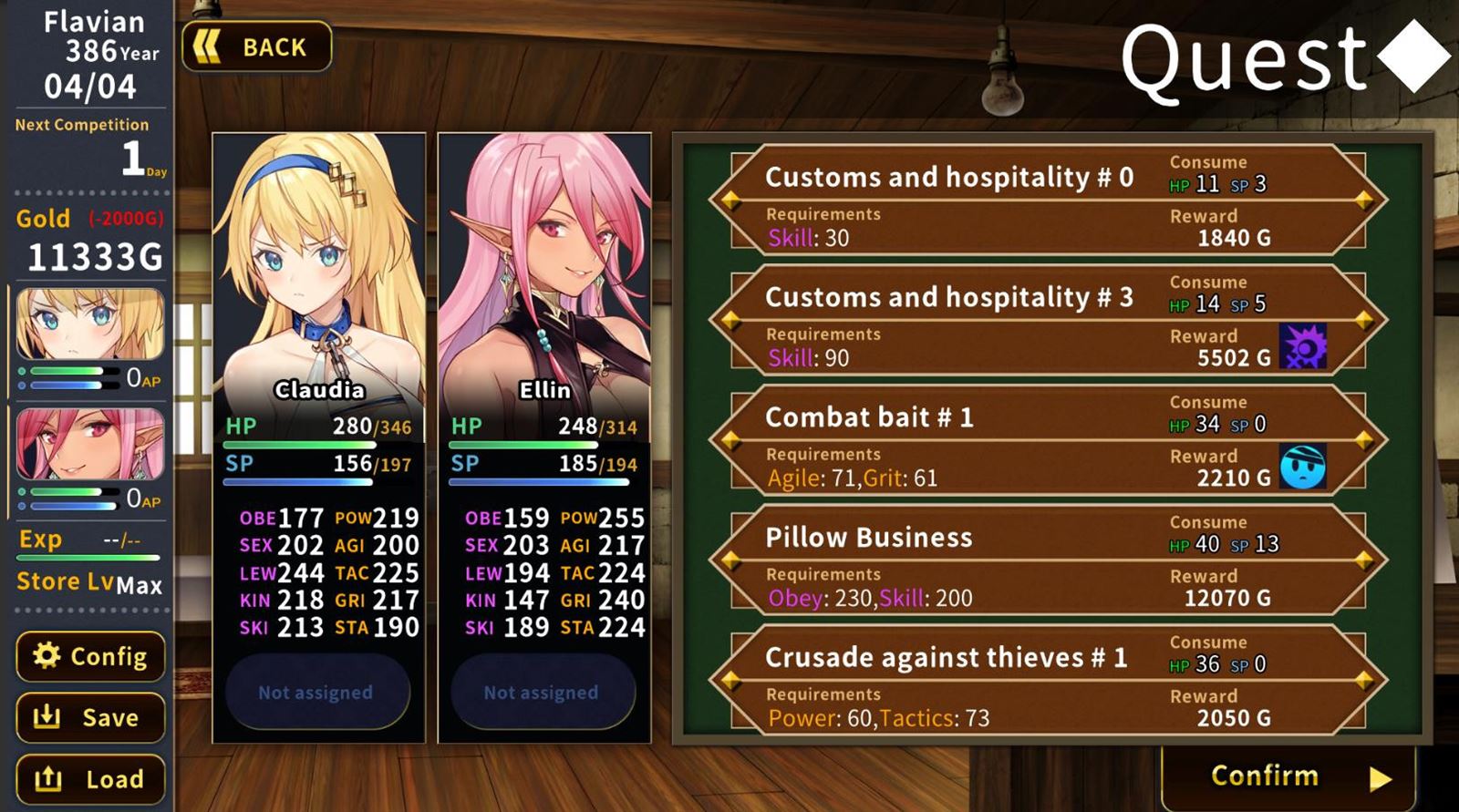
Task: Open the Config menu
Action: [90, 656]
